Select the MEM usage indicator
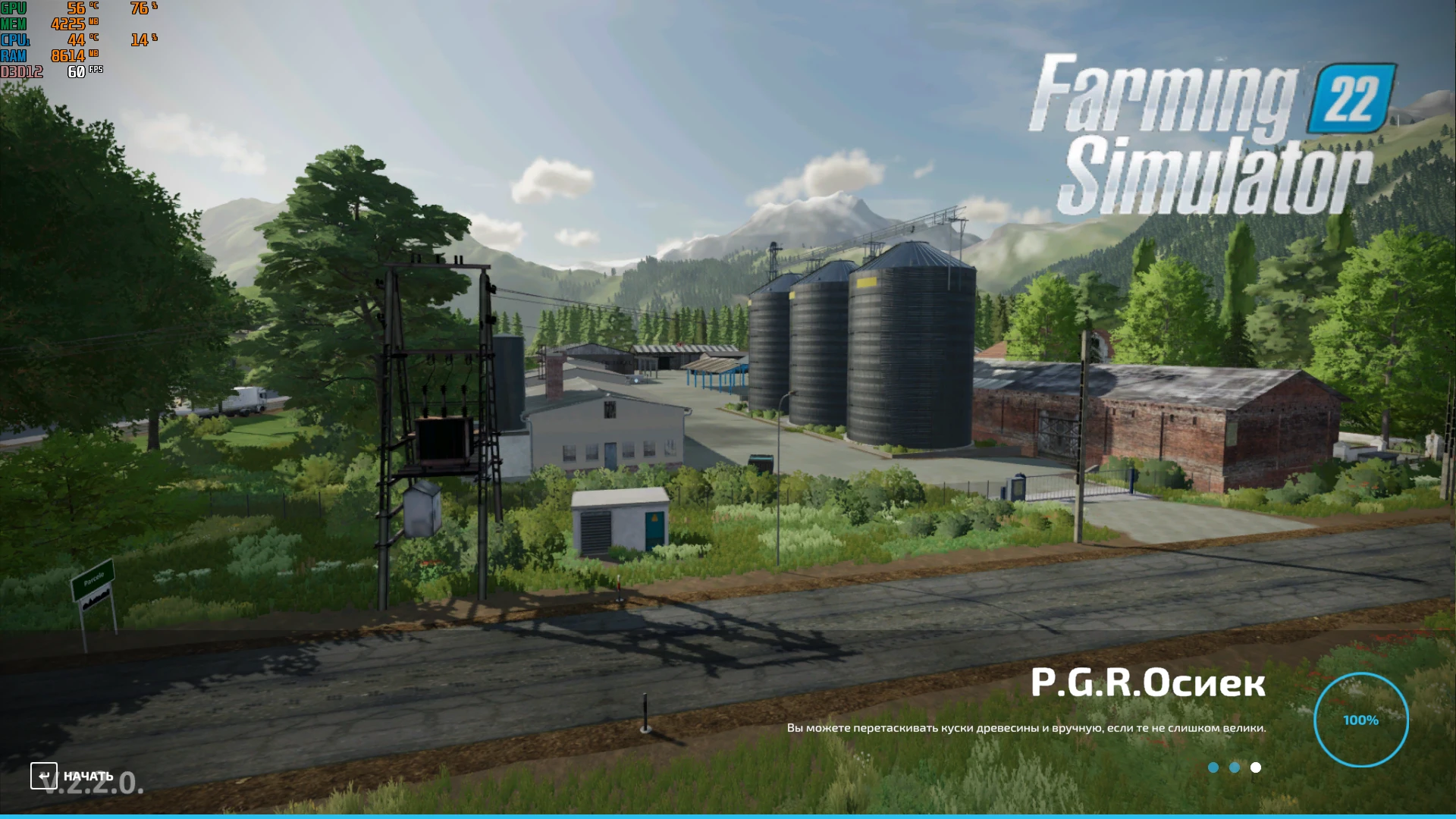This screenshot has height=819, width=1456. (x=72, y=25)
